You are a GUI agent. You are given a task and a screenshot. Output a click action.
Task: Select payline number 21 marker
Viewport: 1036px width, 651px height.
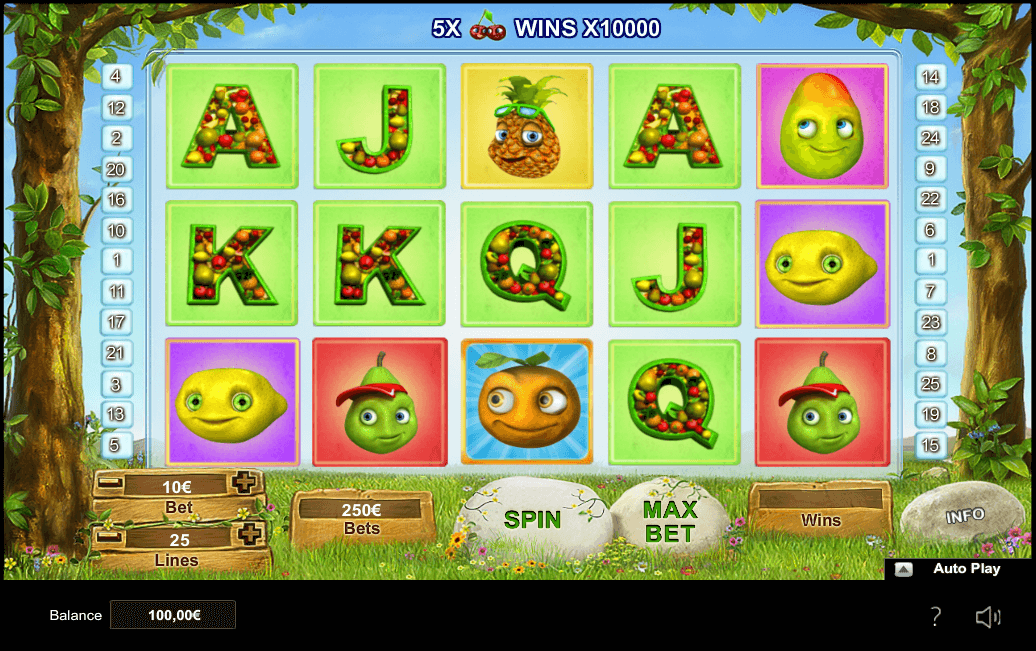[x=116, y=353]
